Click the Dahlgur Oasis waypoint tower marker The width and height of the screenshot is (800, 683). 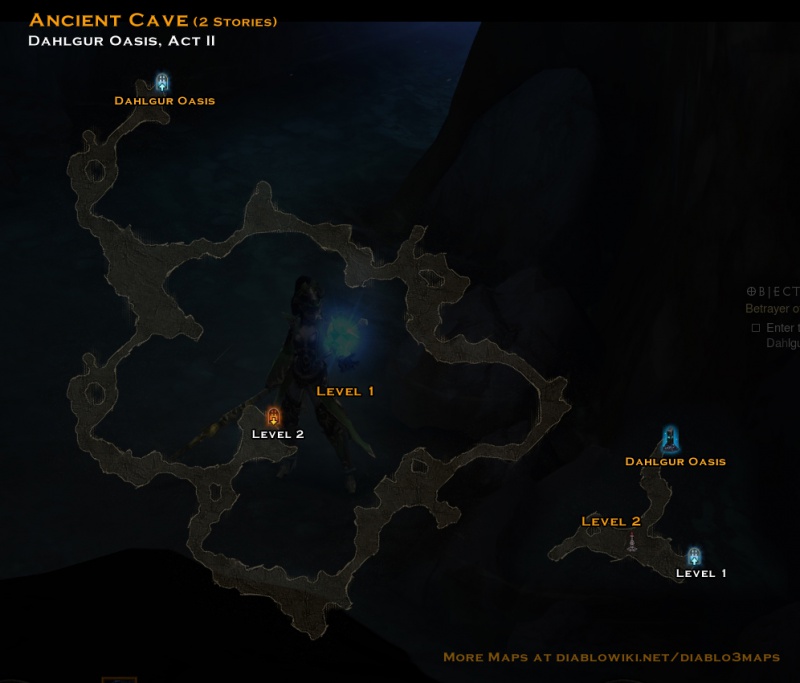pyautogui.click(x=670, y=439)
